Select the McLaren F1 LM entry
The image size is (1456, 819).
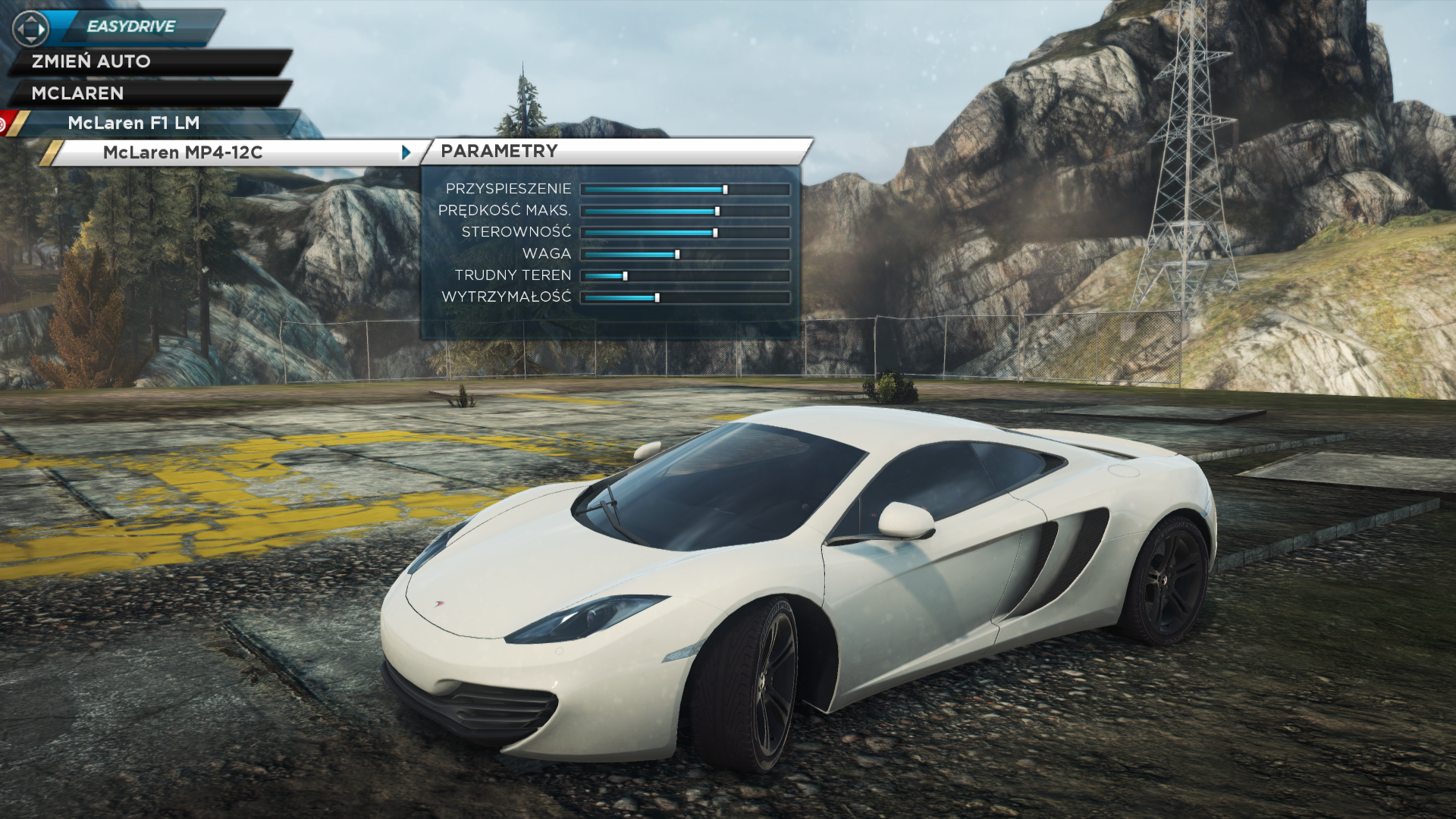click(133, 123)
